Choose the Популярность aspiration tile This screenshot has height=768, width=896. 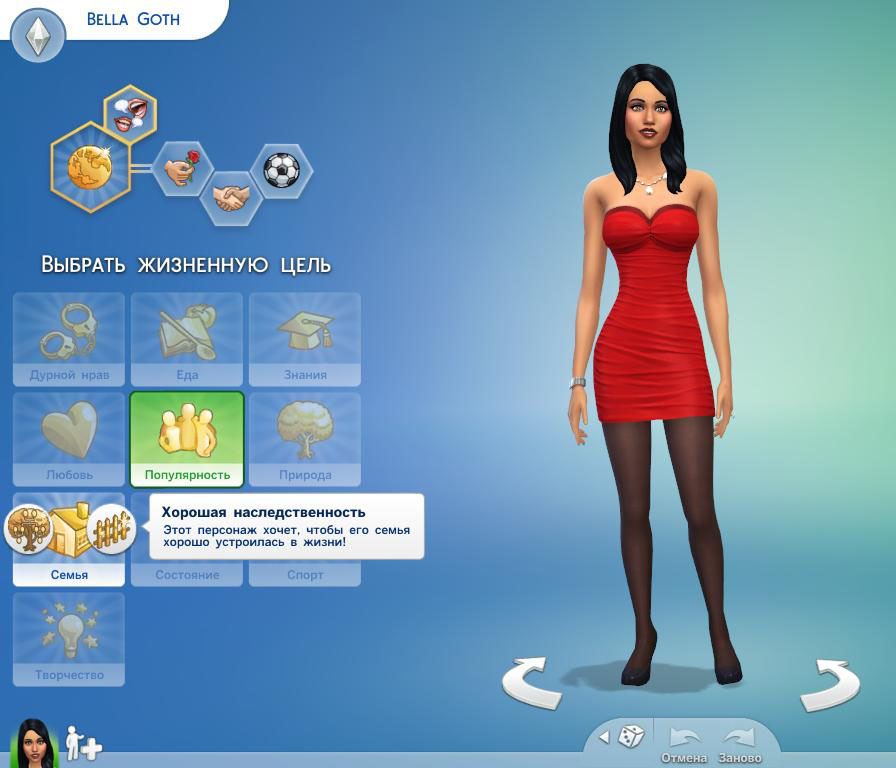[x=187, y=438]
